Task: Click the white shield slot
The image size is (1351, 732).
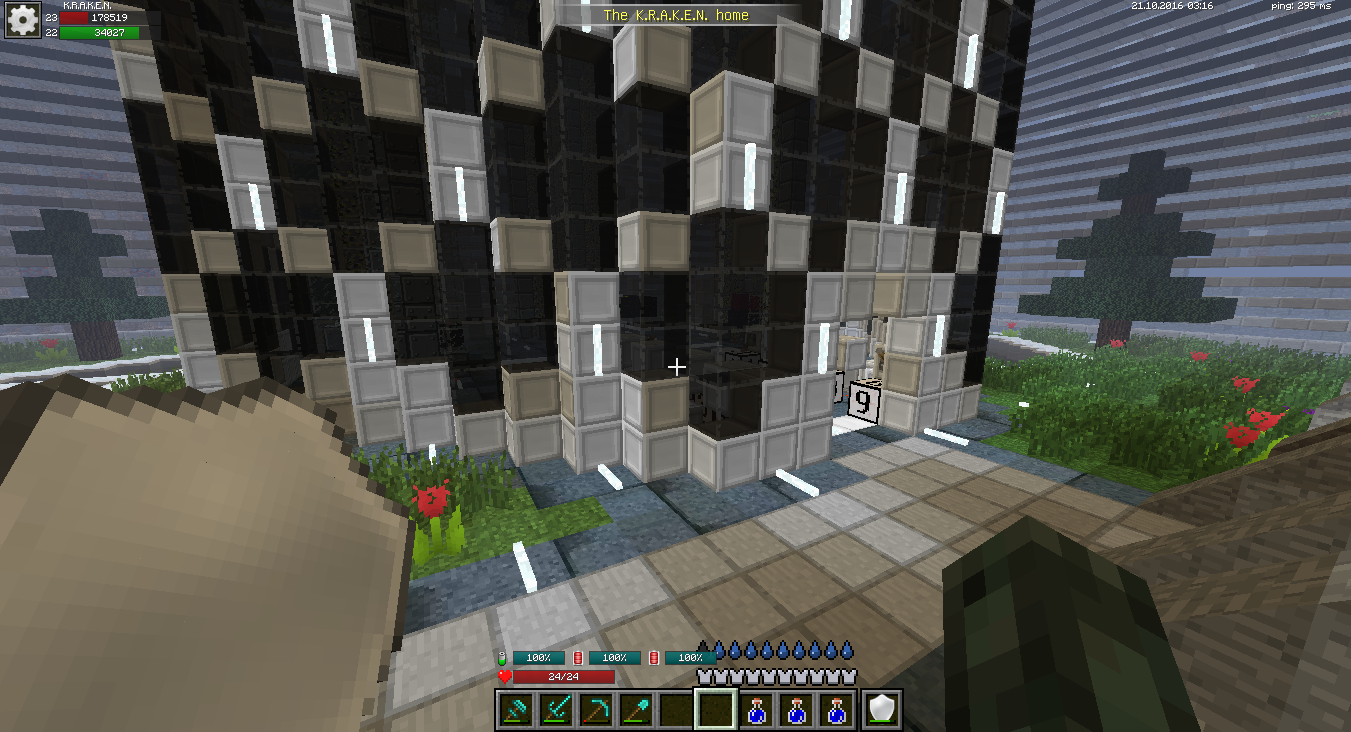Action: (x=882, y=710)
